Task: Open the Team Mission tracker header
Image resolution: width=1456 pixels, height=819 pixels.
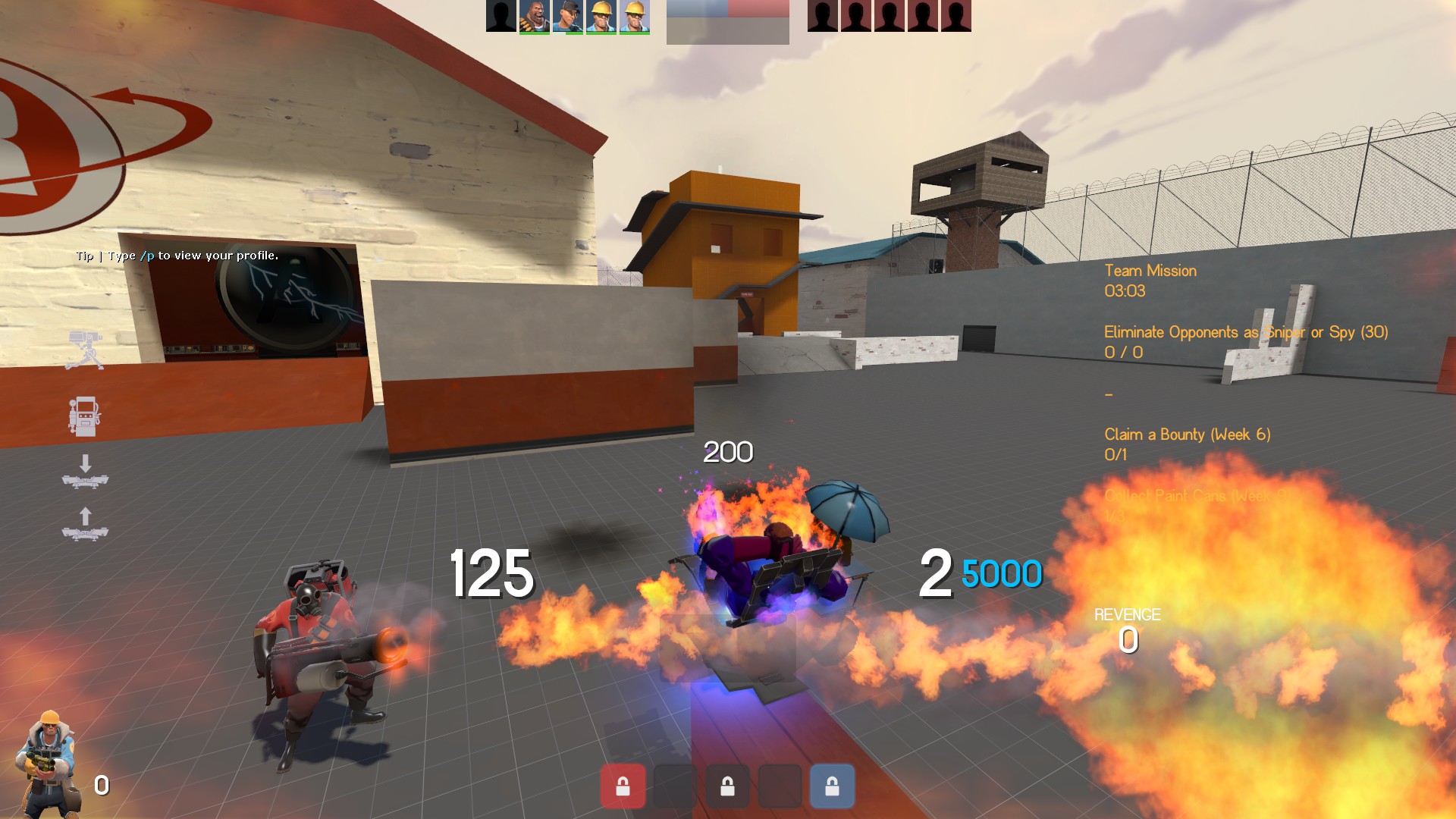Action: (1150, 271)
